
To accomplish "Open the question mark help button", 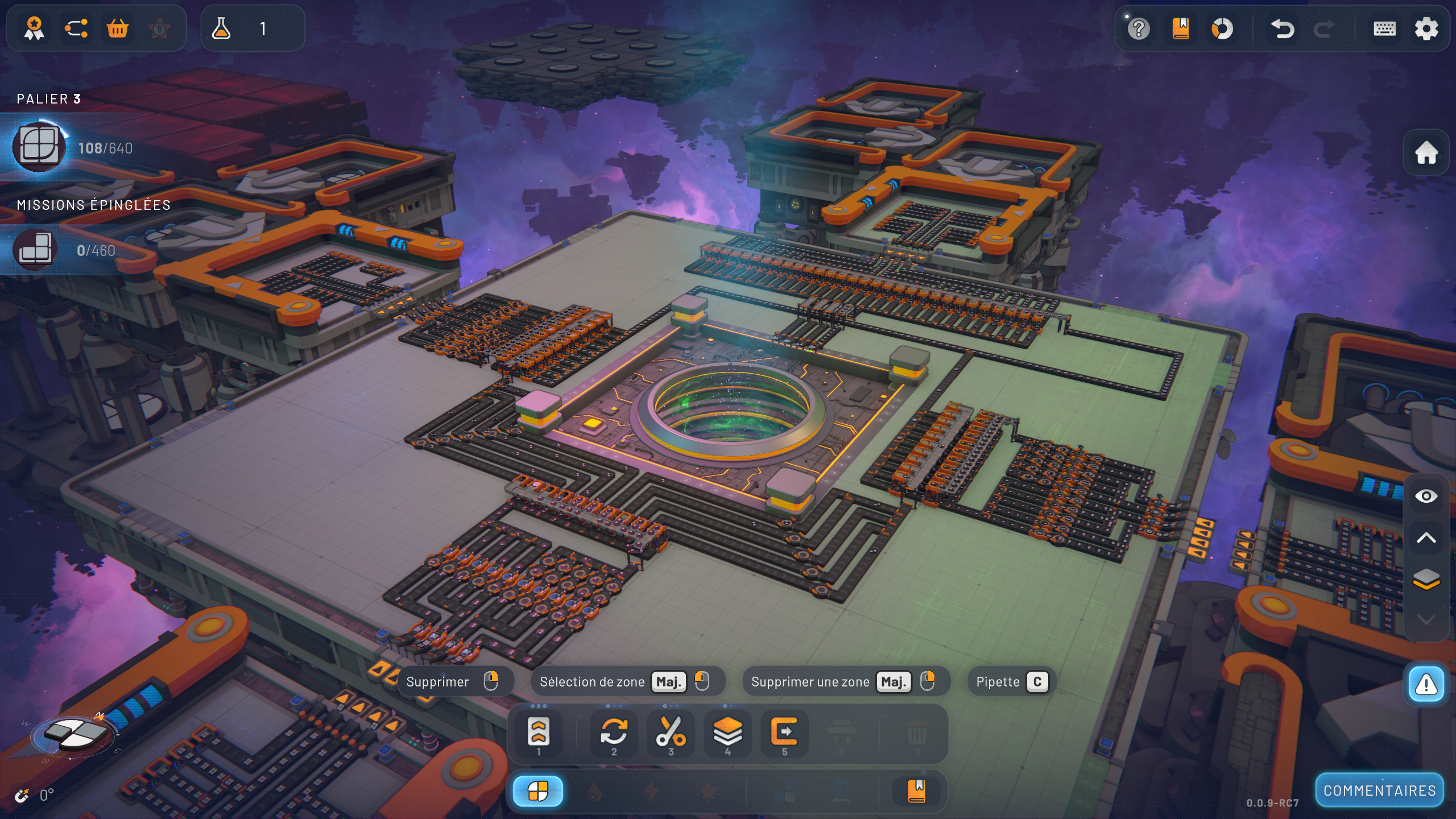I will (x=1139, y=28).
